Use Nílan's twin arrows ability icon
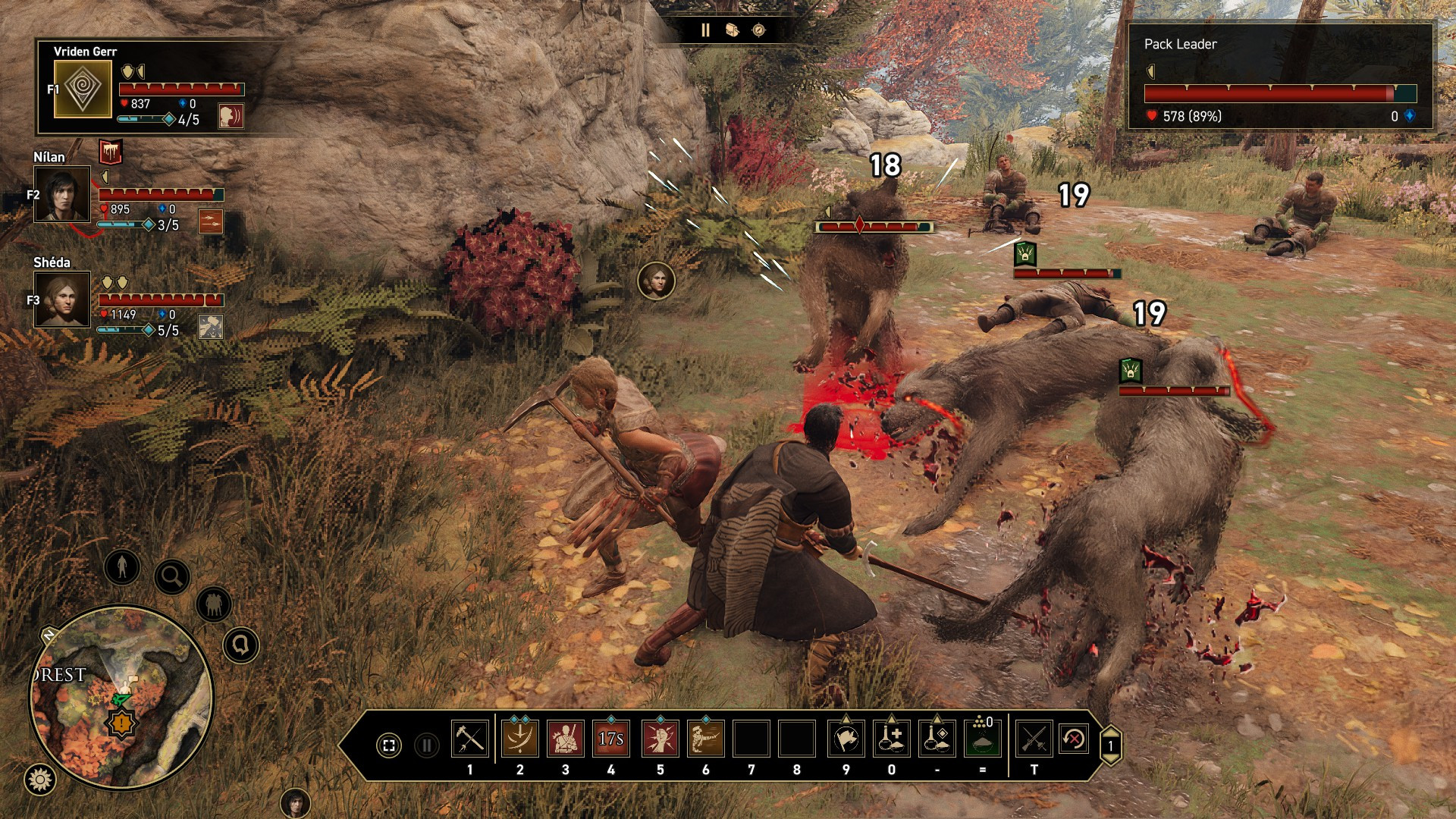Screen dimensions: 1456x819 click(x=211, y=221)
